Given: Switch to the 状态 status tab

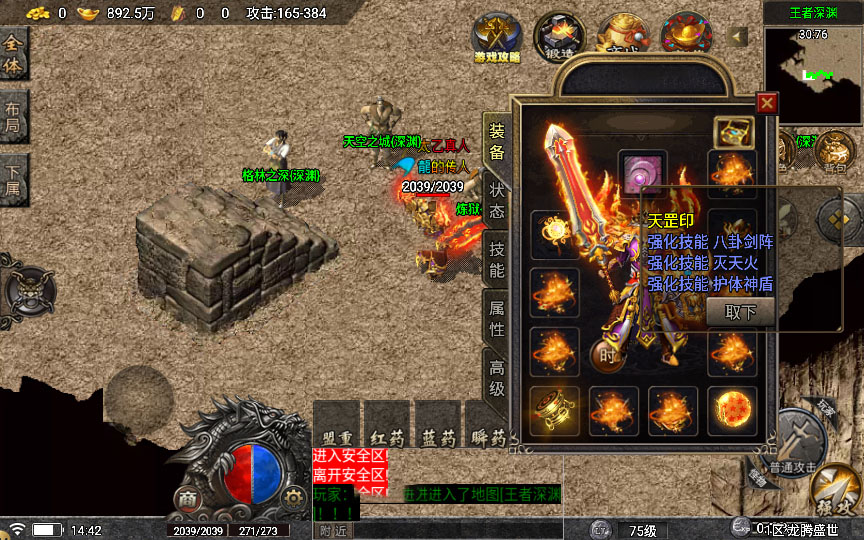Looking at the screenshot, I should tap(496, 200).
